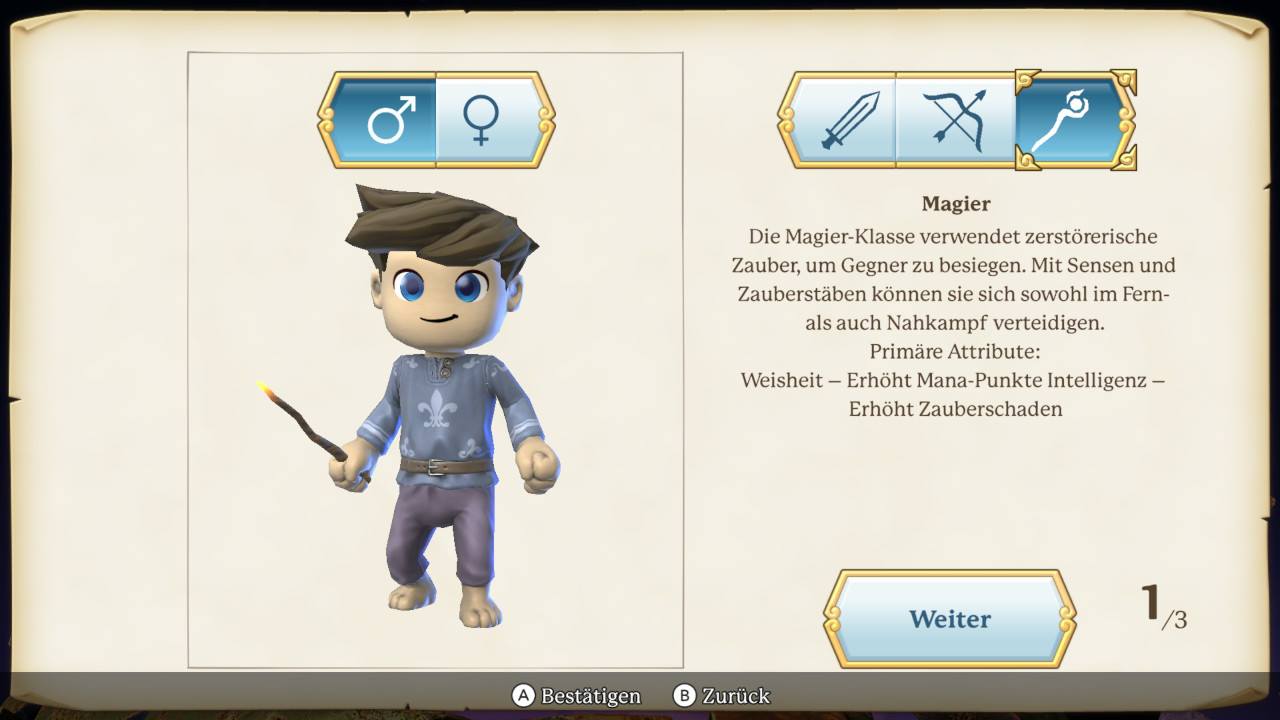Switch to the bow and arrow class

955,121
